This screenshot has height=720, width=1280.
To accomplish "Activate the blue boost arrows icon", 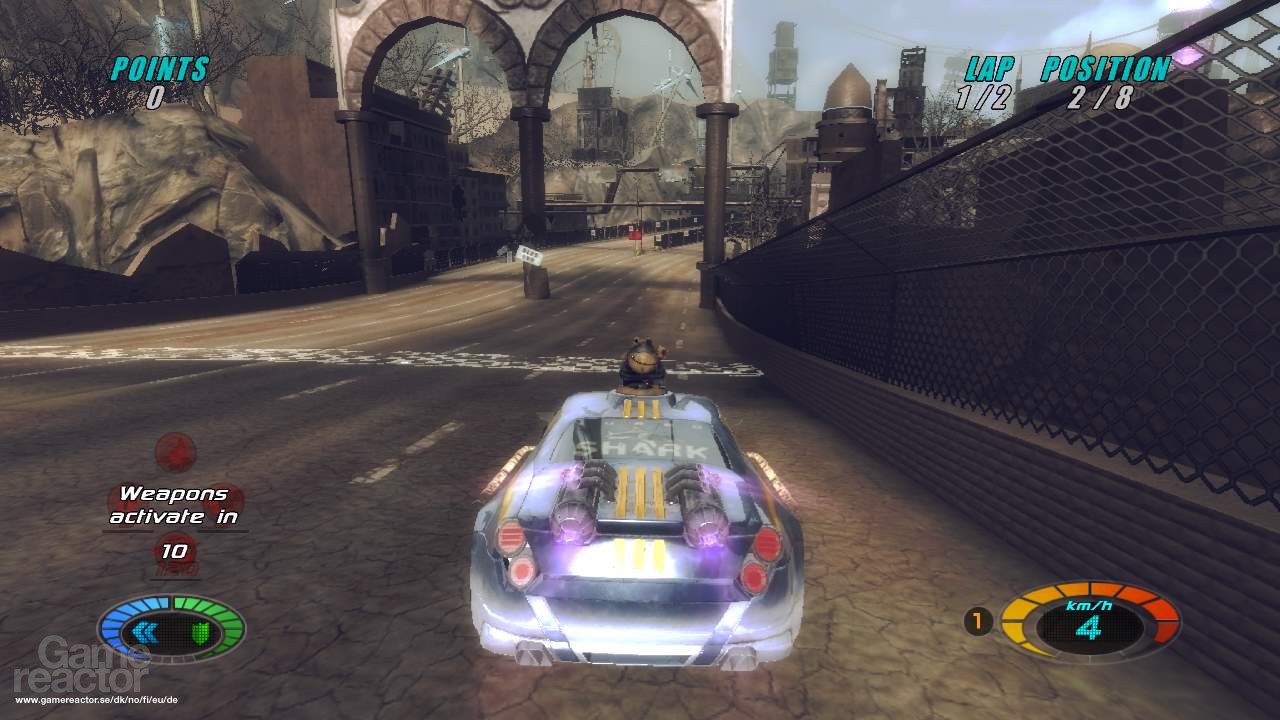I will coord(144,631).
